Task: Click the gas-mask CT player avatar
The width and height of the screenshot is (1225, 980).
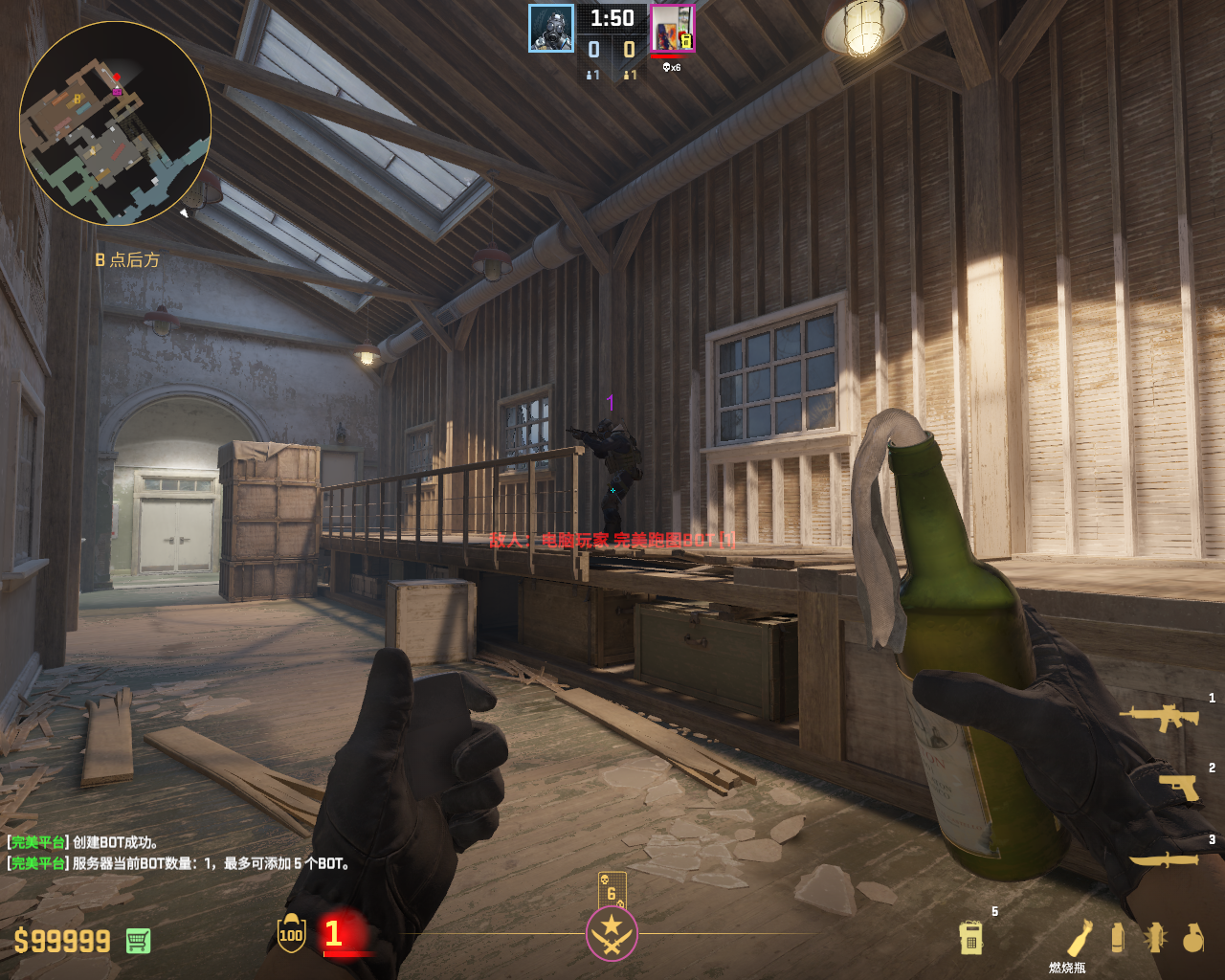Action: (x=551, y=28)
